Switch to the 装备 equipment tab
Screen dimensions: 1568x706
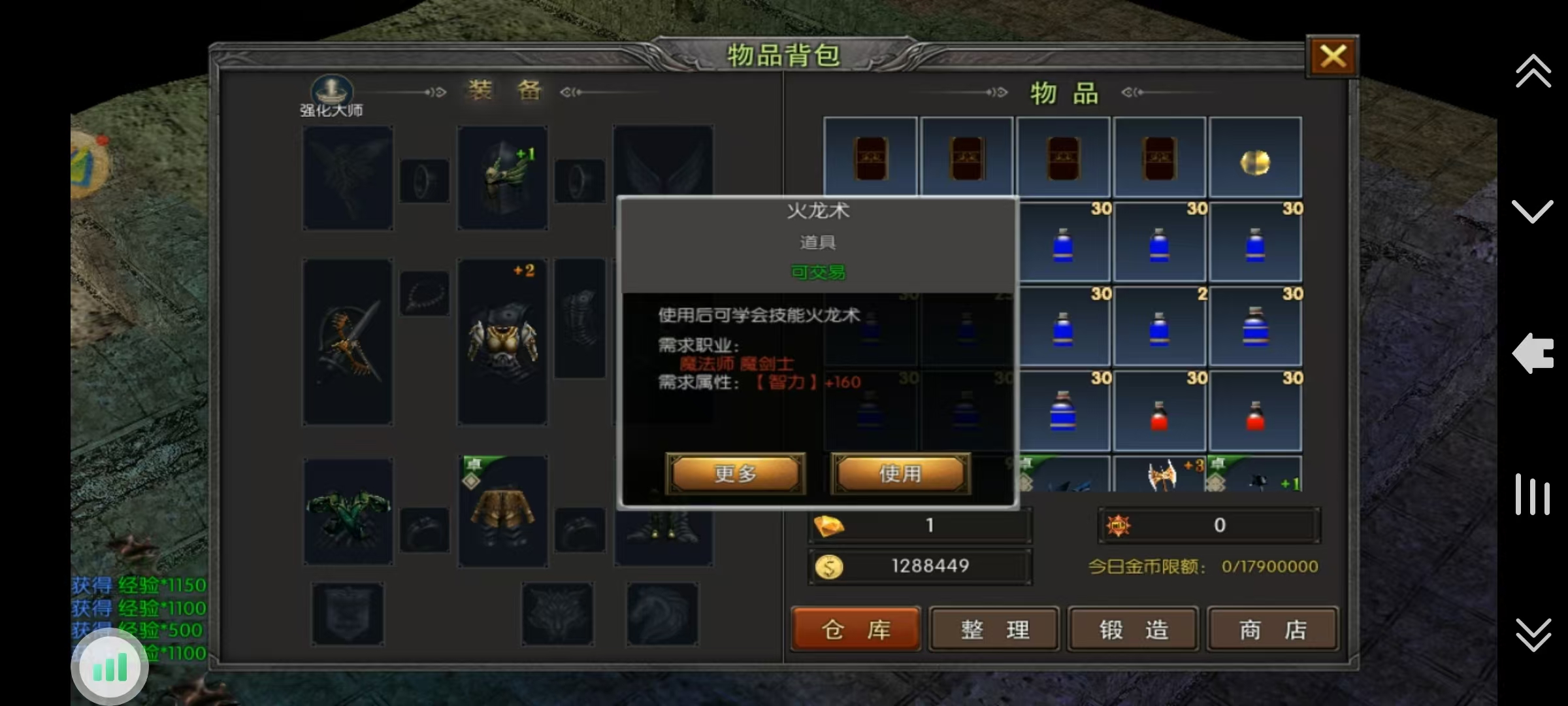pos(503,92)
